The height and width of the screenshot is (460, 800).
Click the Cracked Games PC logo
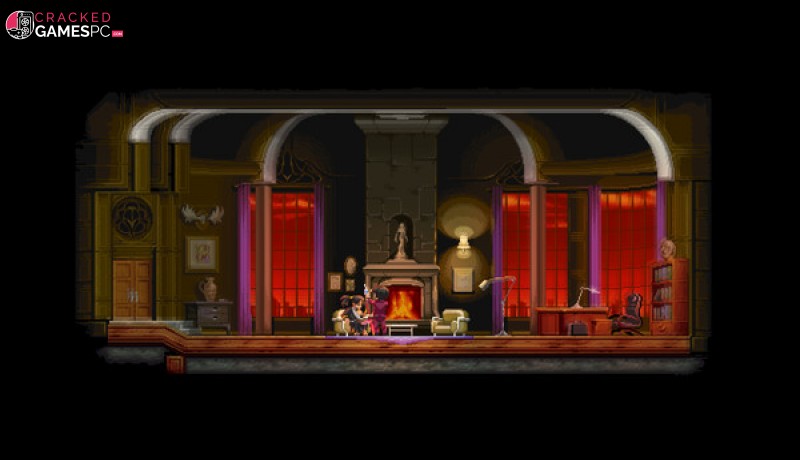tap(64, 25)
